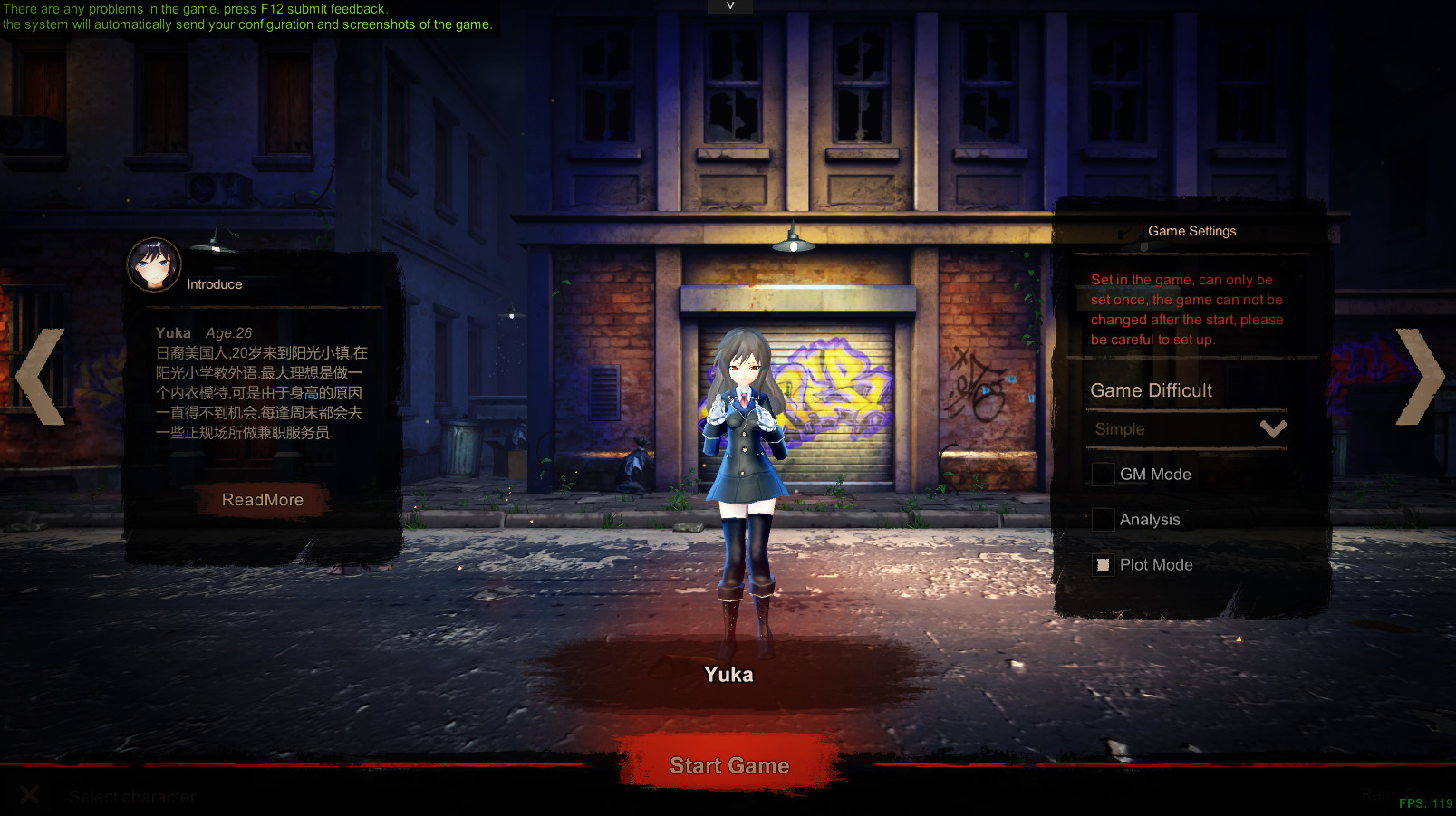Uncheck the Plot Mode checkbox
The width and height of the screenshot is (1456, 816).
(x=1102, y=564)
